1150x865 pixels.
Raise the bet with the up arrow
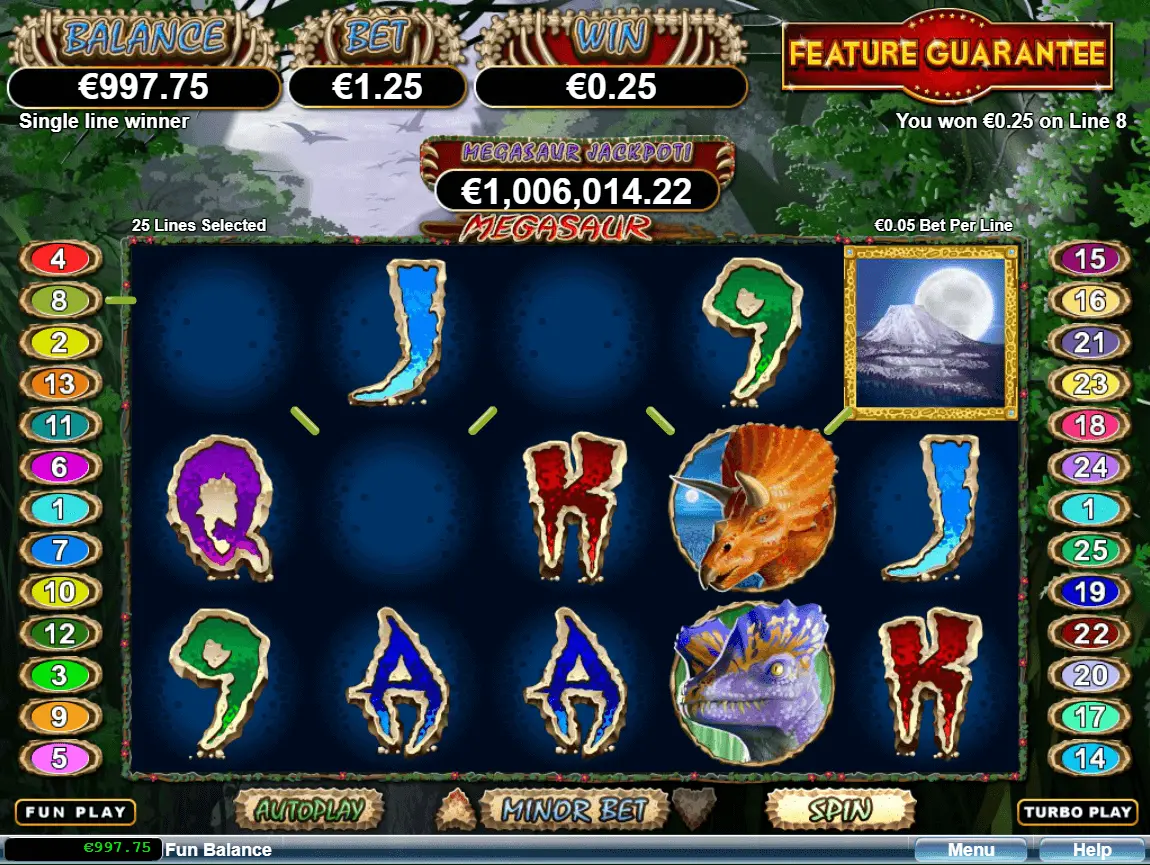pyautogui.click(x=457, y=806)
